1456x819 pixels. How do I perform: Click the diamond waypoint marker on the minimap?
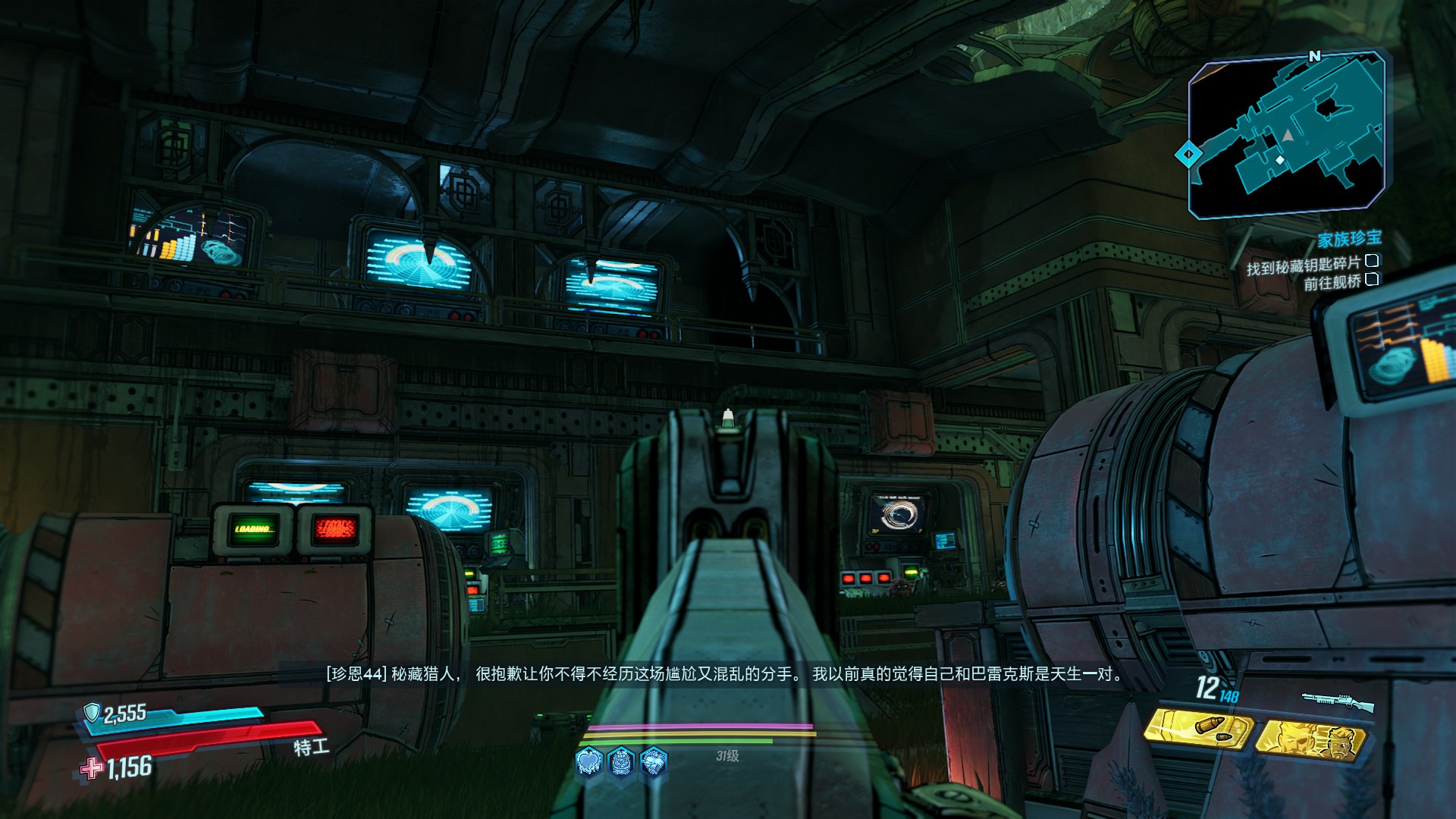(x=1187, y=155)
